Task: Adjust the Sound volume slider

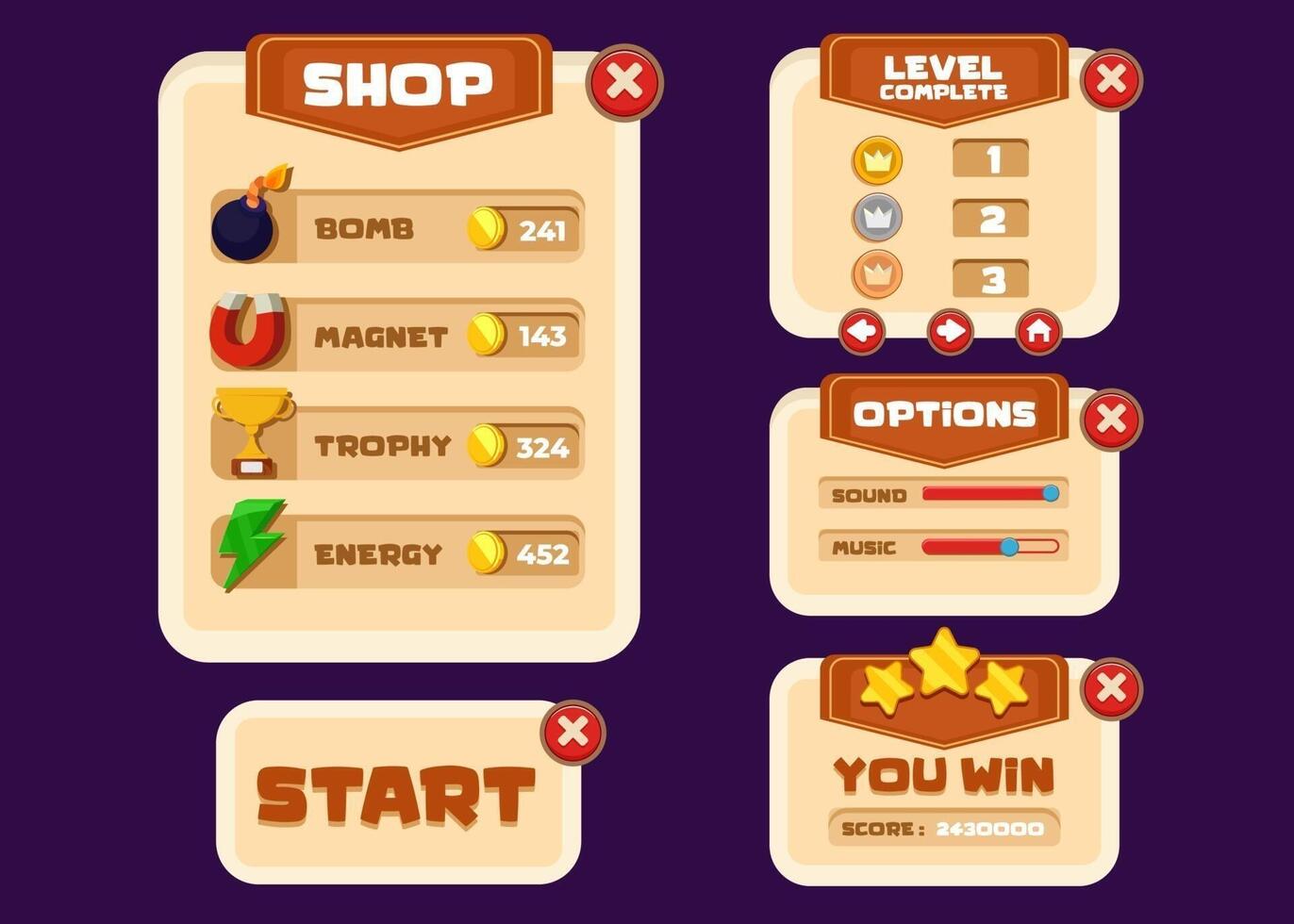Action: 1050,491
